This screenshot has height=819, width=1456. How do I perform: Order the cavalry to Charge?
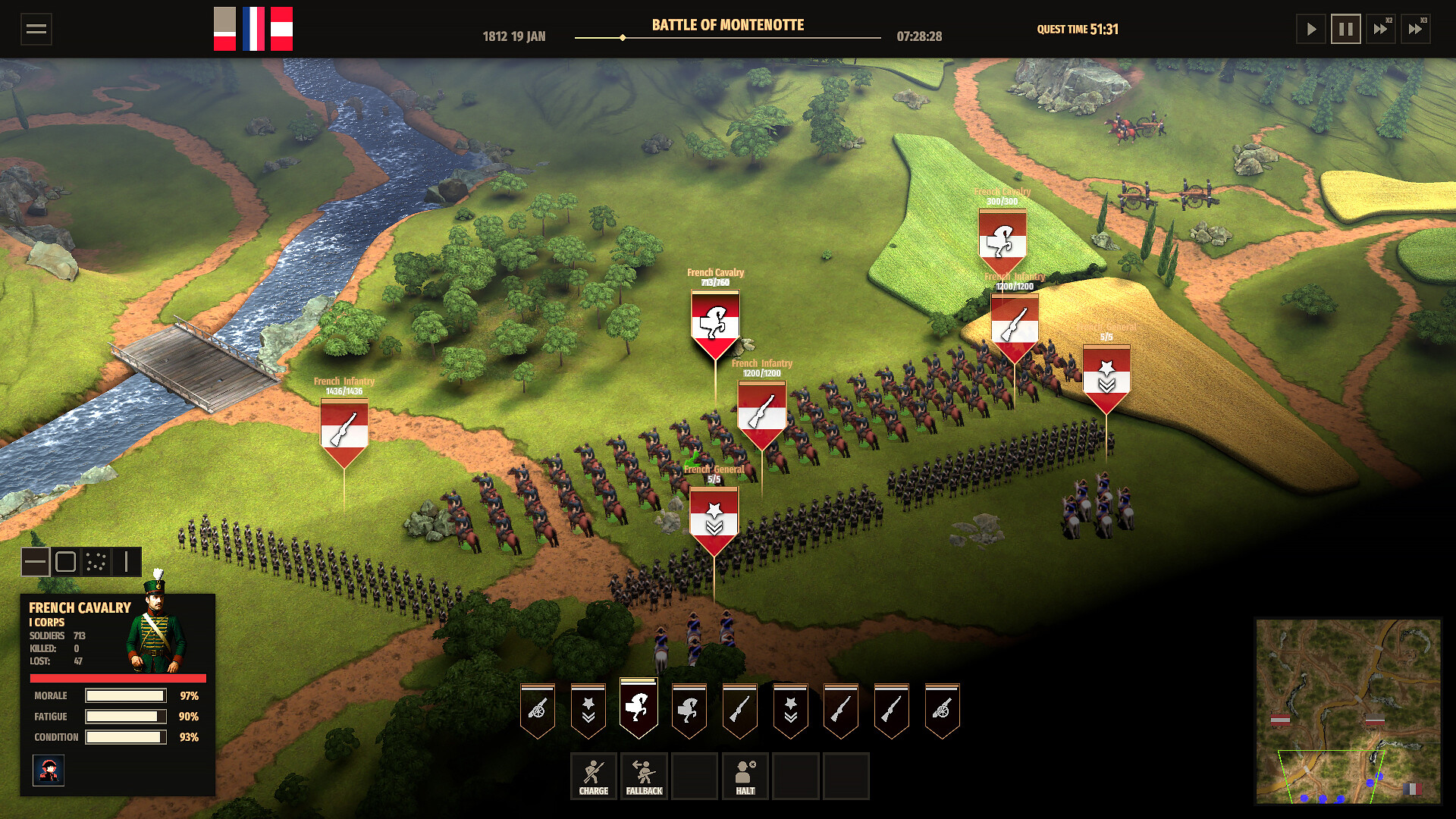coord(593,776)
